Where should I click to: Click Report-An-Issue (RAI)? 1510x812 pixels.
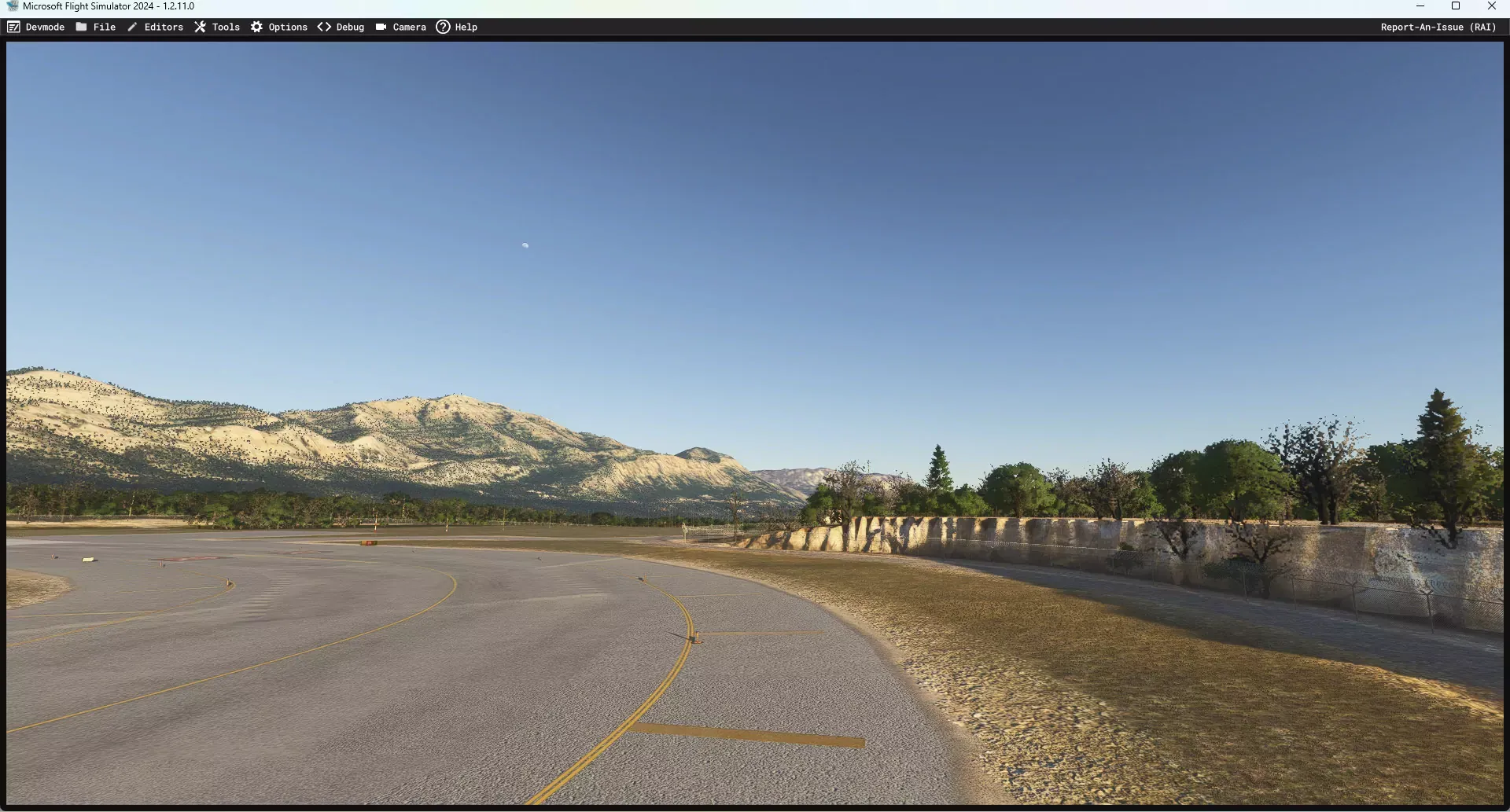point(1438,27)
